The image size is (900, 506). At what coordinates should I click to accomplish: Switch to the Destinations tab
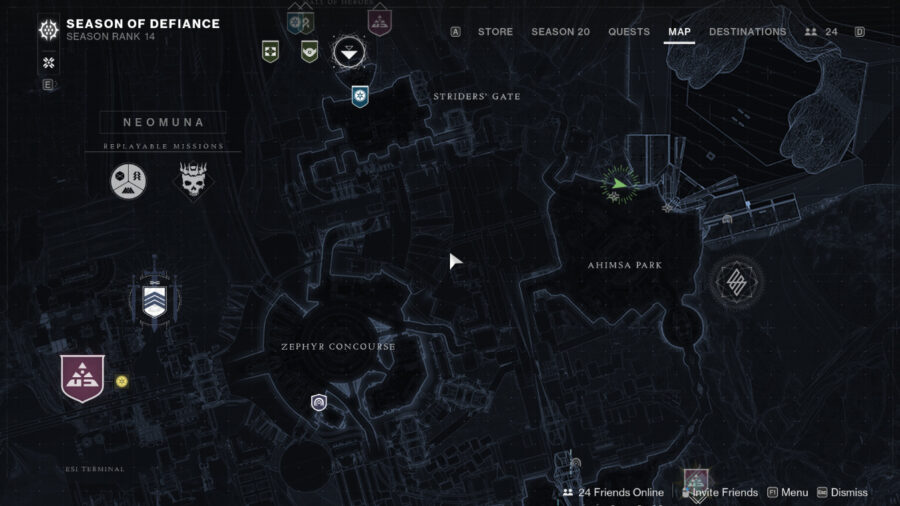point(747,32)
